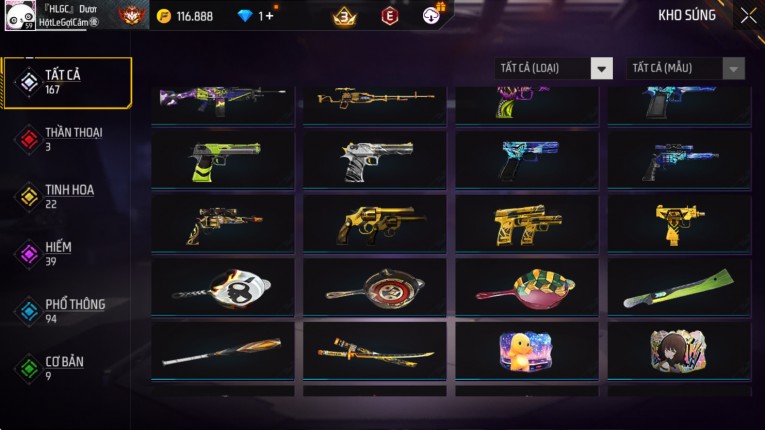The image size is (765, 430).
Task: Open the Tất Cả (Loại) dropdown
Action: pyautogui.click(x=554, y=68)
